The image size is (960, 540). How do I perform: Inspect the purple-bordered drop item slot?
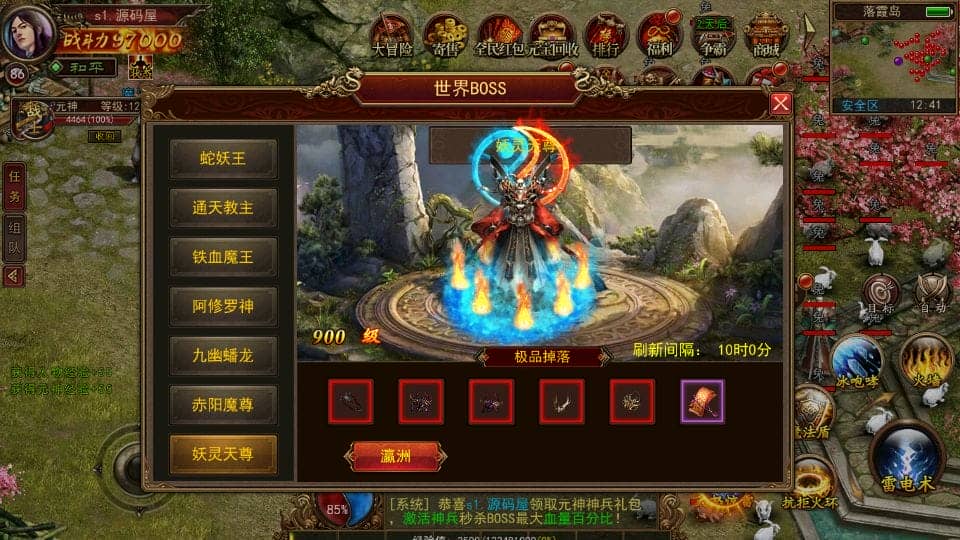coord(702,401)
